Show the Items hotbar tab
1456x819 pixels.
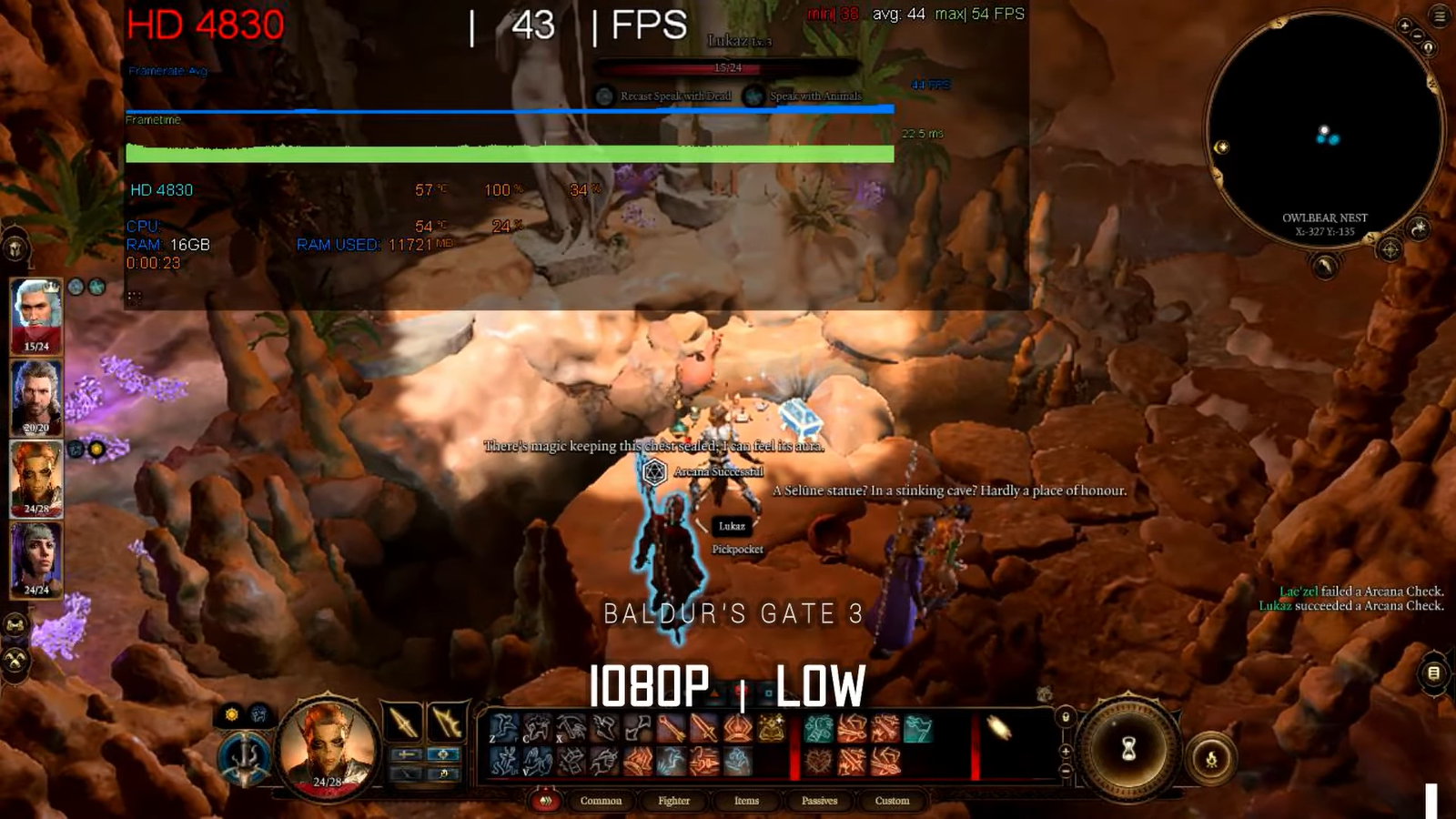coord(746,801)
